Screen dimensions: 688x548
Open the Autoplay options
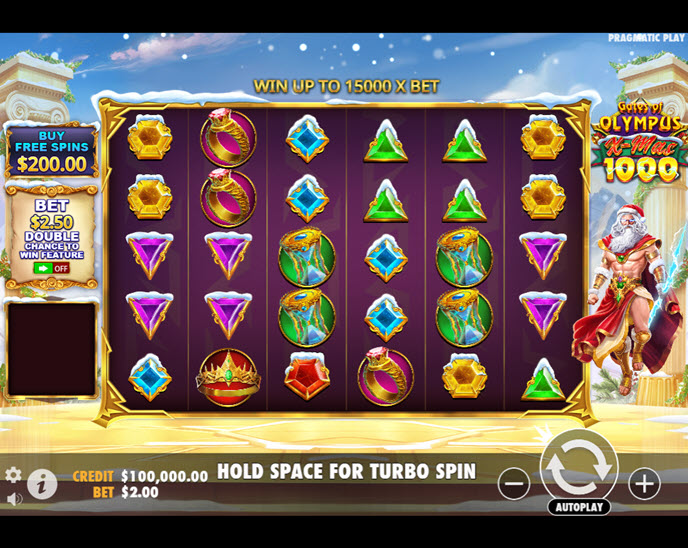click(x=579, y=507)
